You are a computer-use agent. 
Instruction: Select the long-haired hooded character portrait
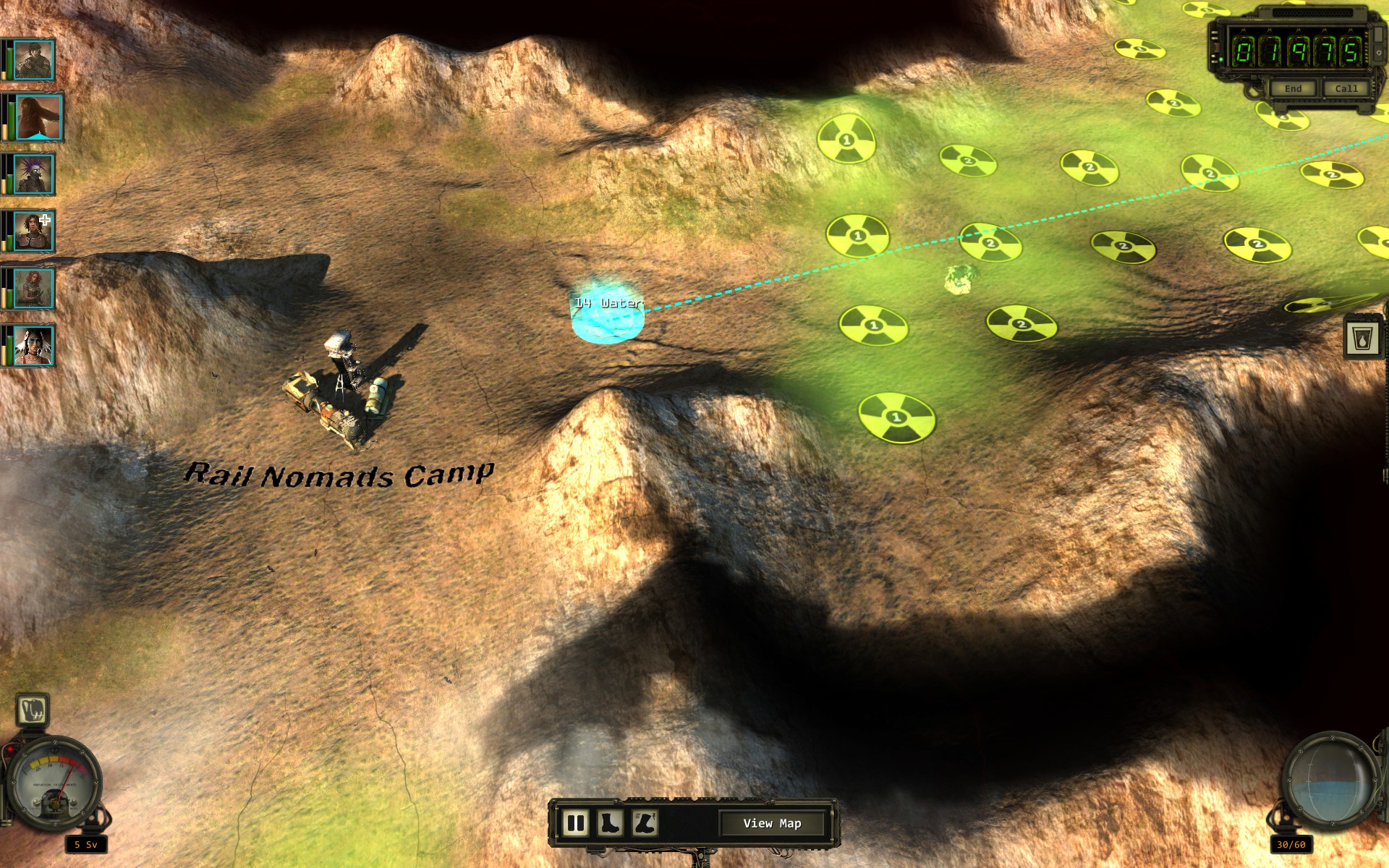click(36, 117)
